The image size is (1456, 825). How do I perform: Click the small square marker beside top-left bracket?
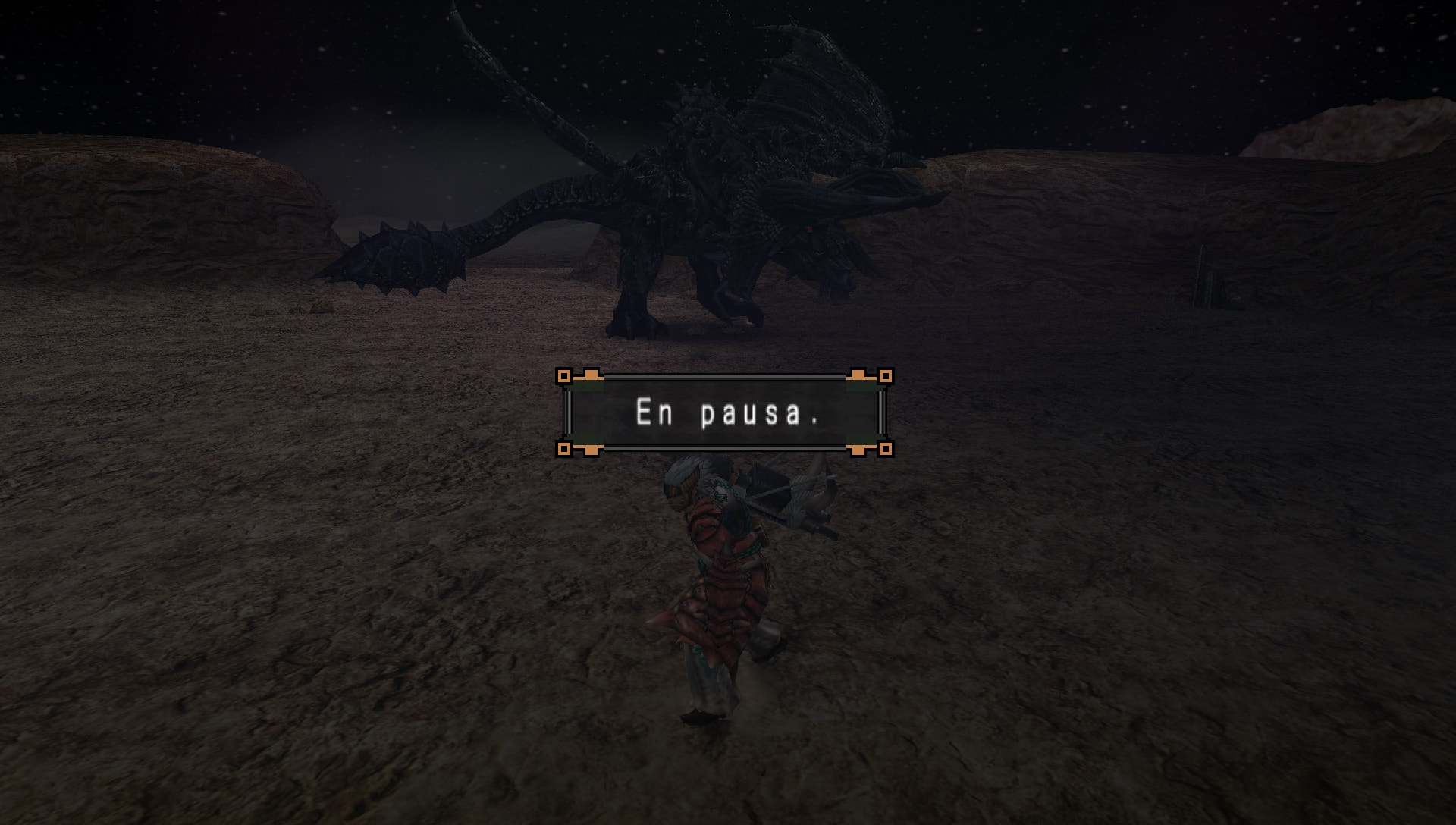565,375
